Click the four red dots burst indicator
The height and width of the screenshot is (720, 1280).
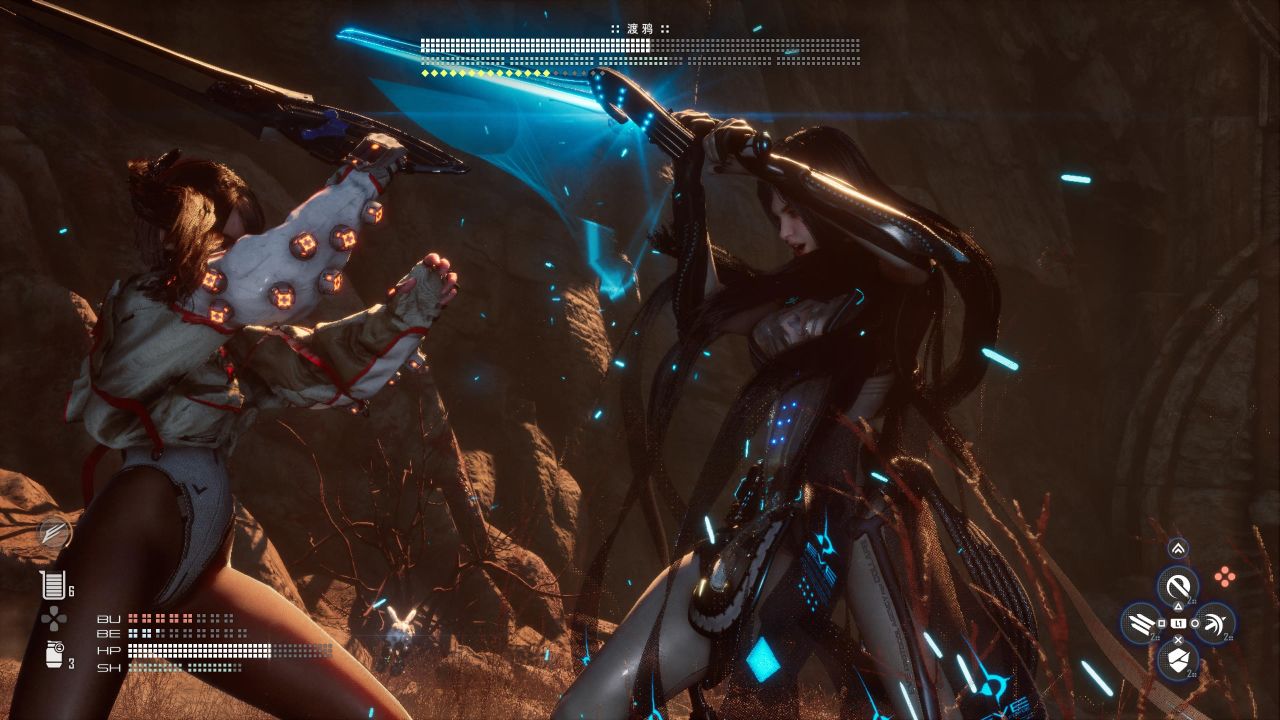1224,575
